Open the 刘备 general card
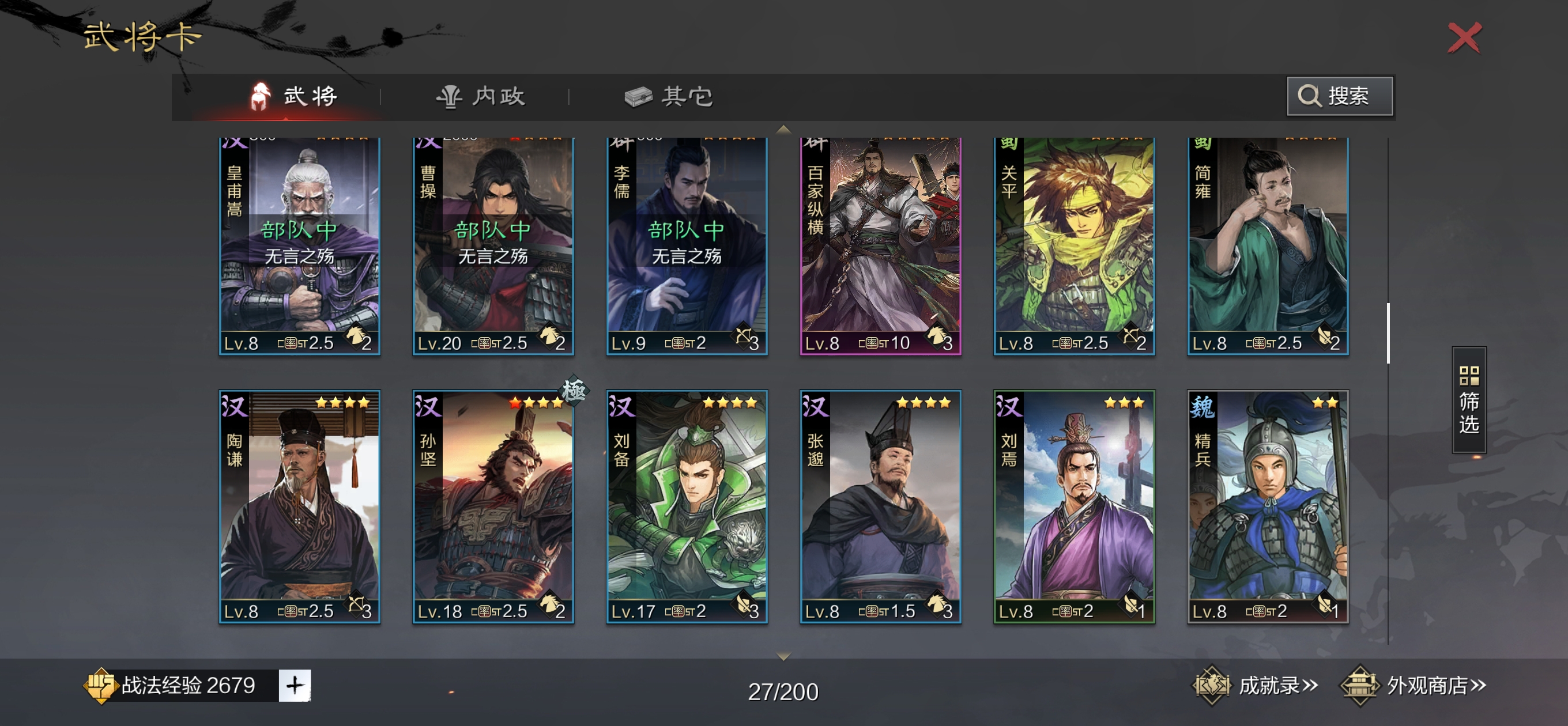The height and width of the screenshot is (726, 1568). click(x=687, y=506)
